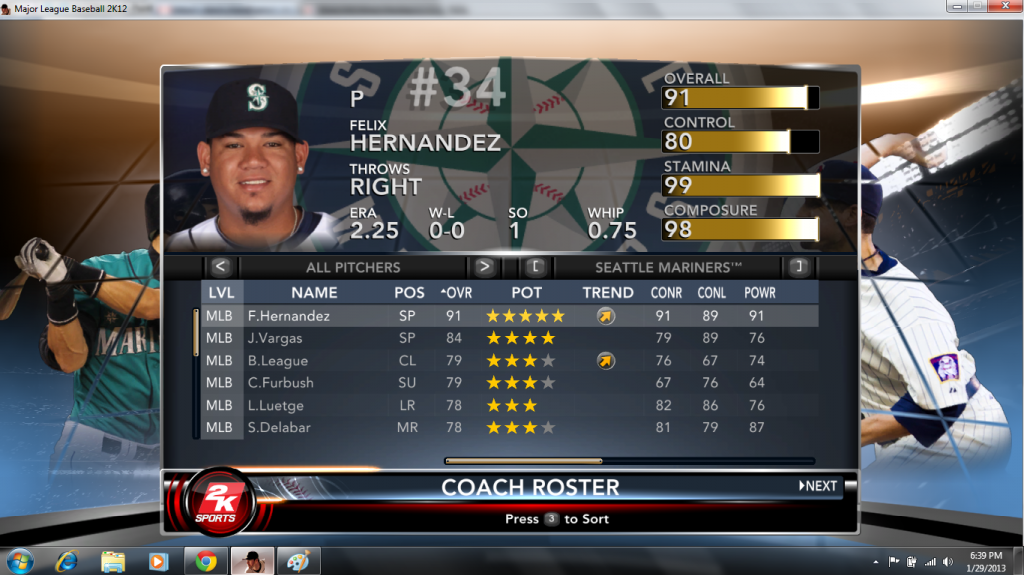Sort roster by OVR column
1024x575 pixels.
pos(457,293)
